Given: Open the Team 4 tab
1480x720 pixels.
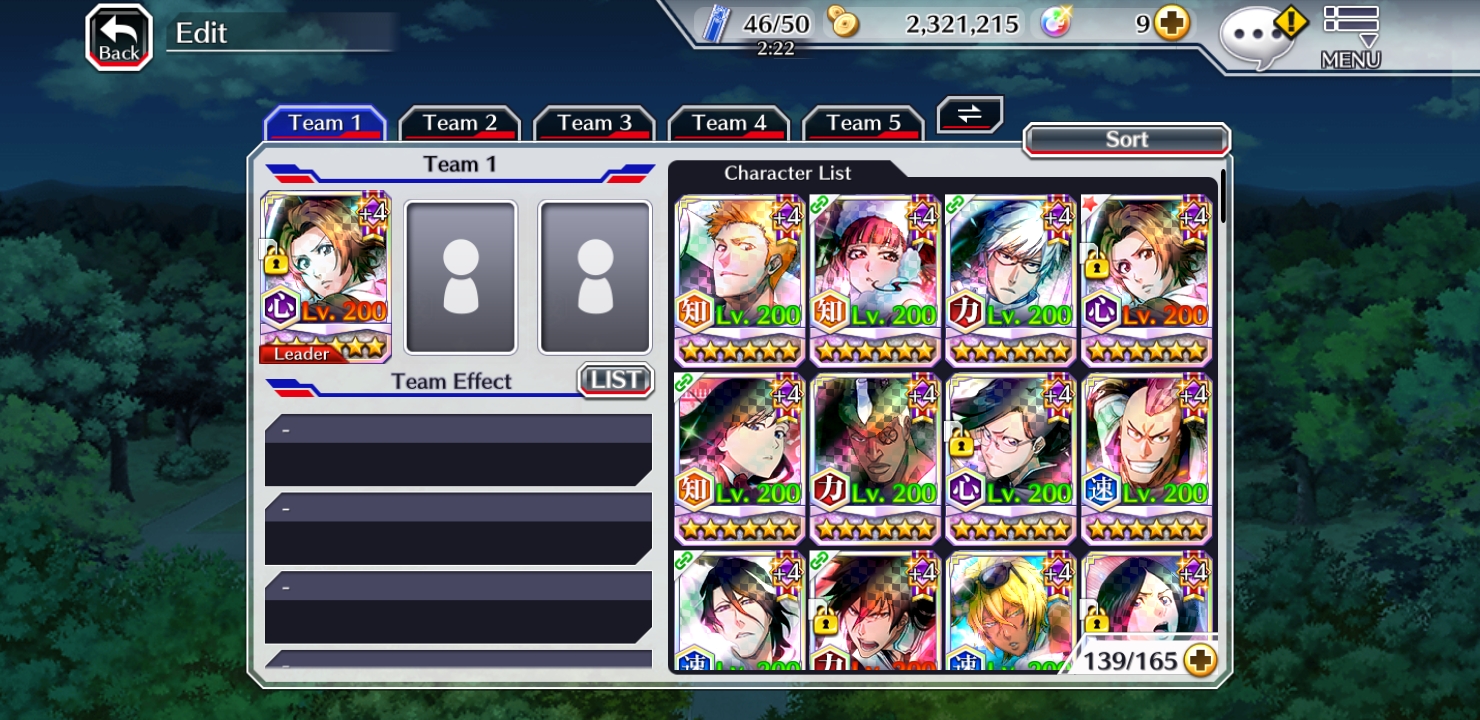Looking at the screenshot, I should tap(729, 123).
